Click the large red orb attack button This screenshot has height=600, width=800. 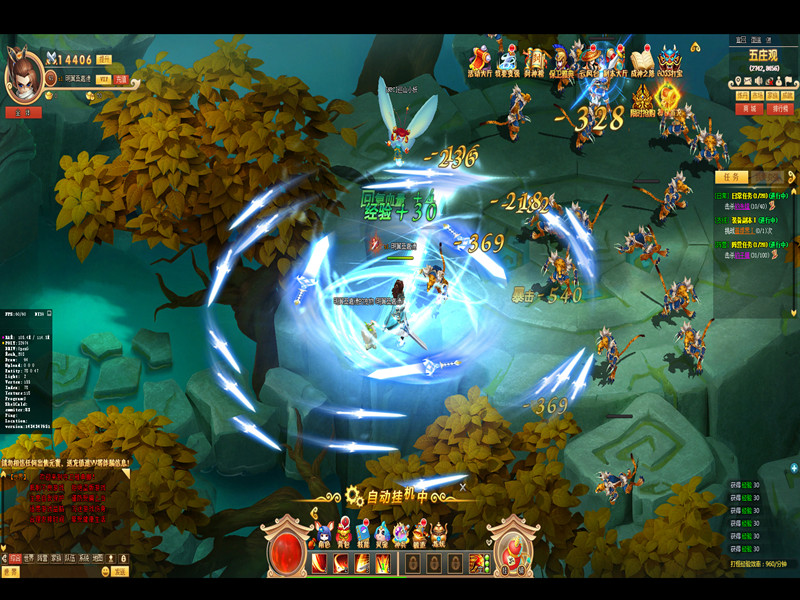285,553
